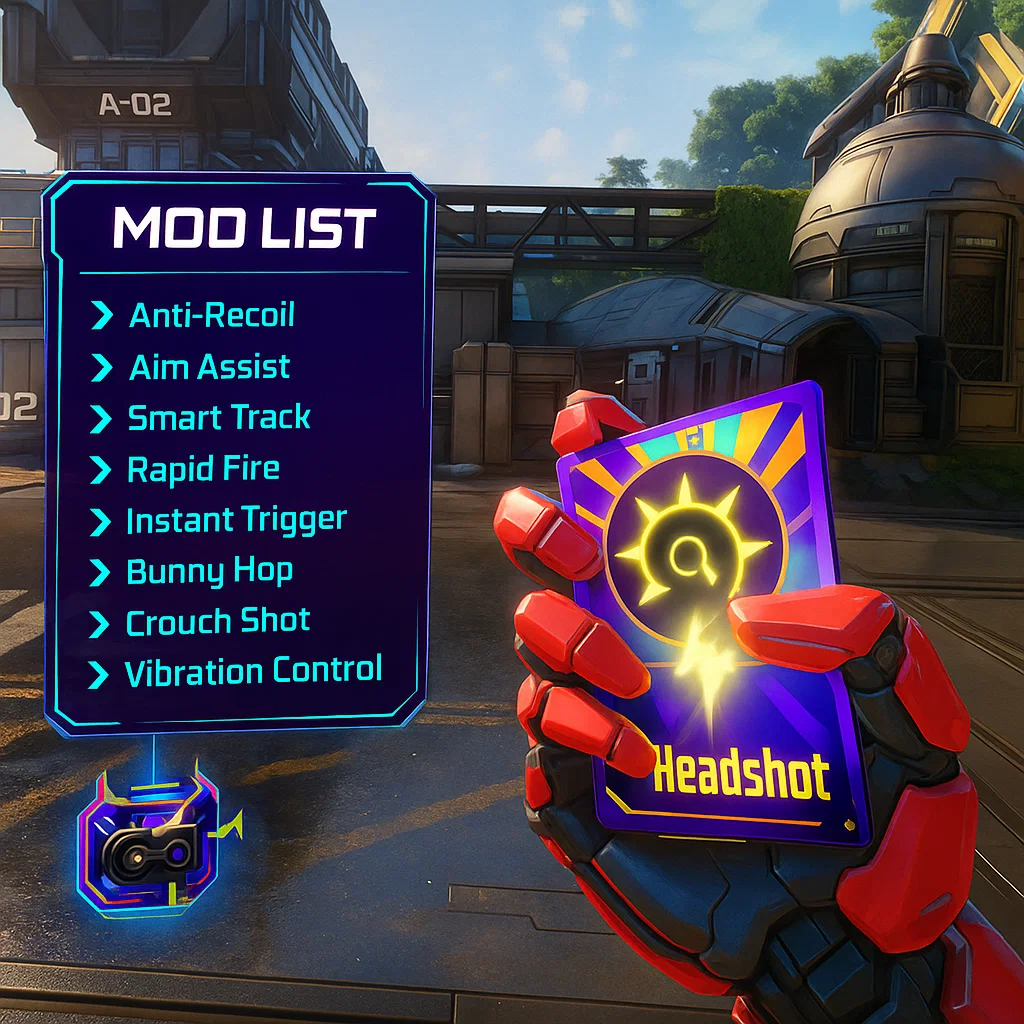Select Anti-Recoil from the mod list

tap(211, 316)
